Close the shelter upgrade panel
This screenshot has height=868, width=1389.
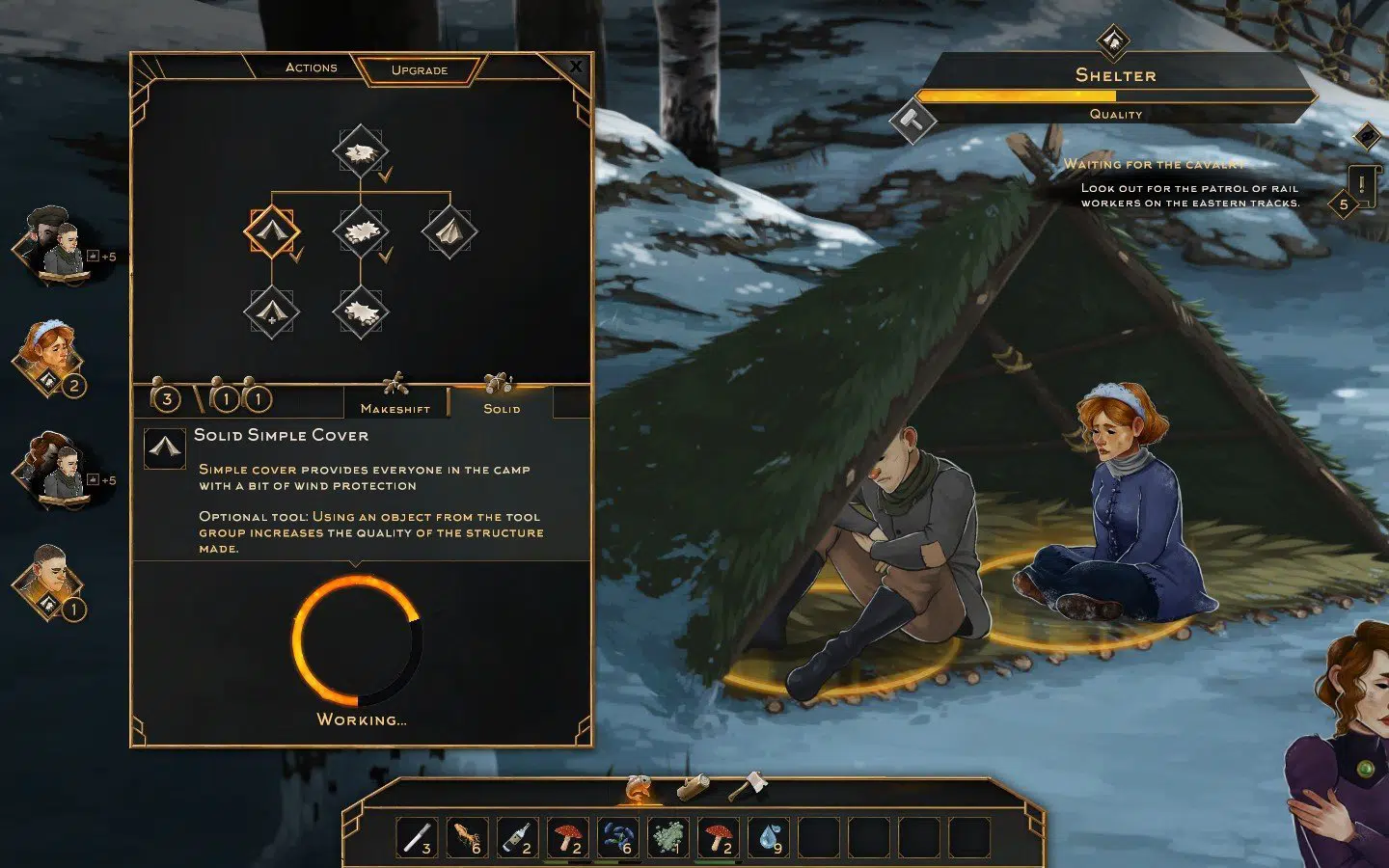pos(576,67)
